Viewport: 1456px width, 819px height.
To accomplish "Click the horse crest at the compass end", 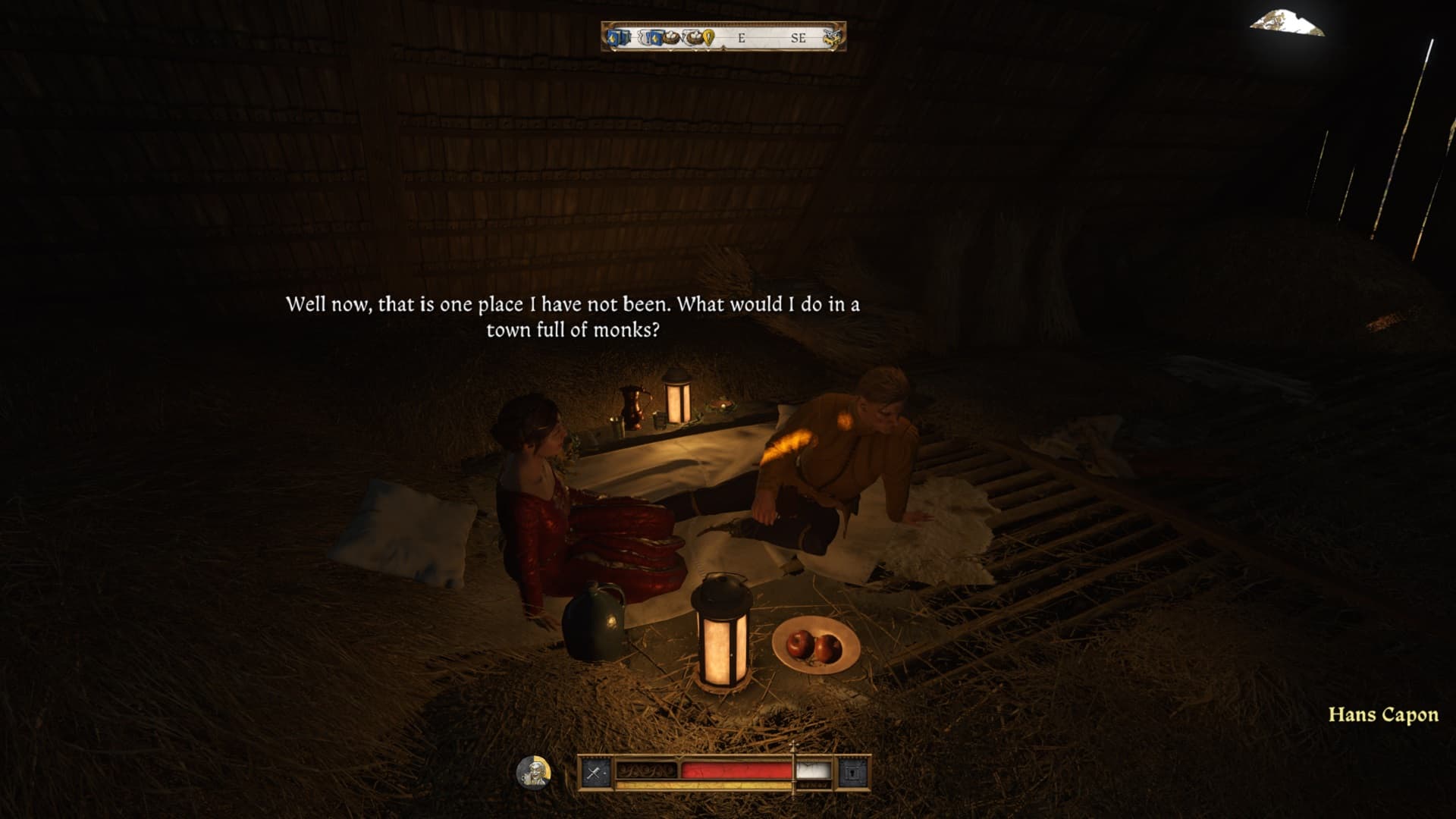I will pyautogui.click(x=833, y=36).
